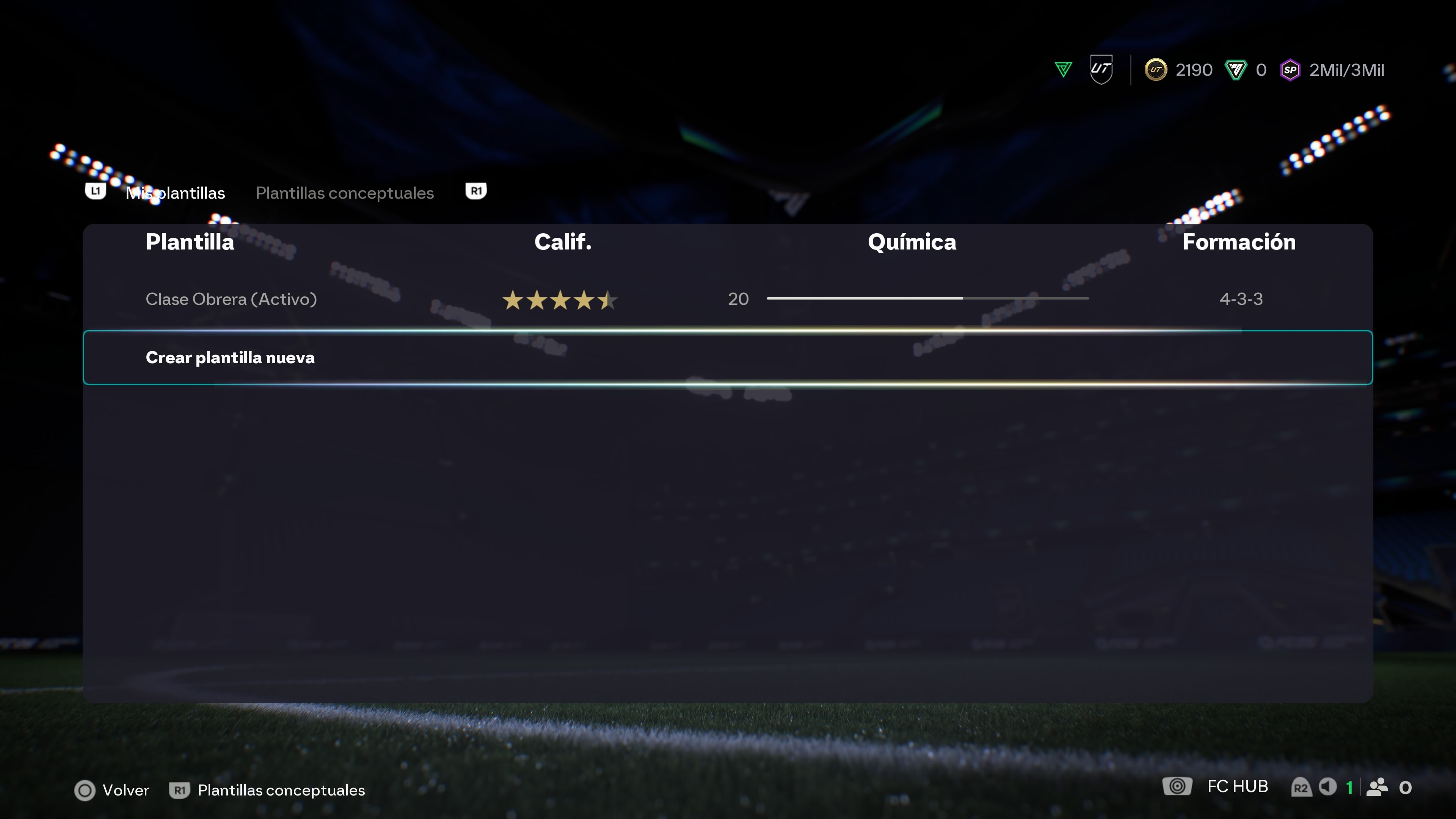The height and width of the screenshot is (819, 1456).
Task: Open the Plantillas conceptuales tab
Action: click(x=345, y=193)
